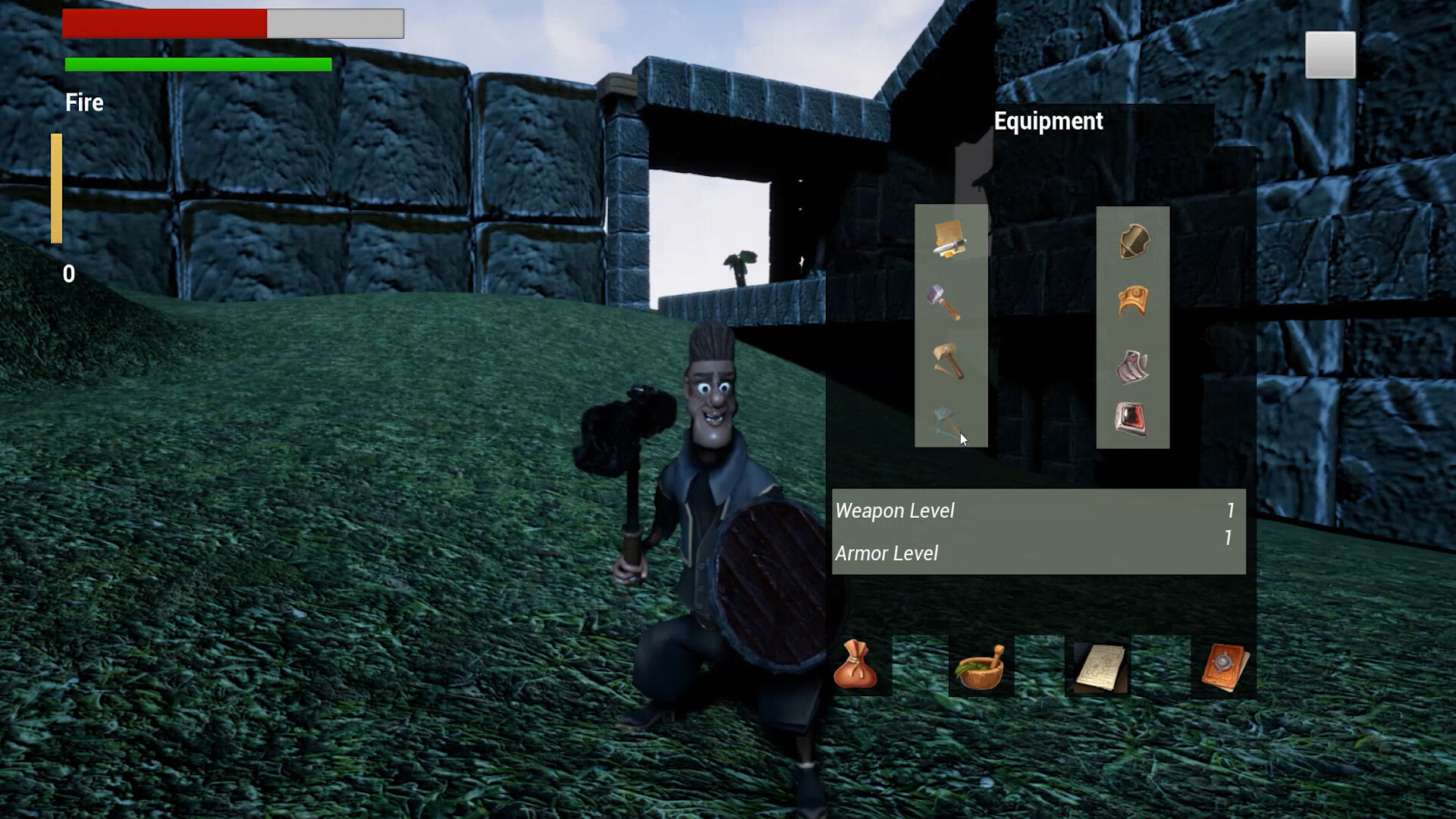
Task: Choose the wooden mallet with stake
Action: 947,360
